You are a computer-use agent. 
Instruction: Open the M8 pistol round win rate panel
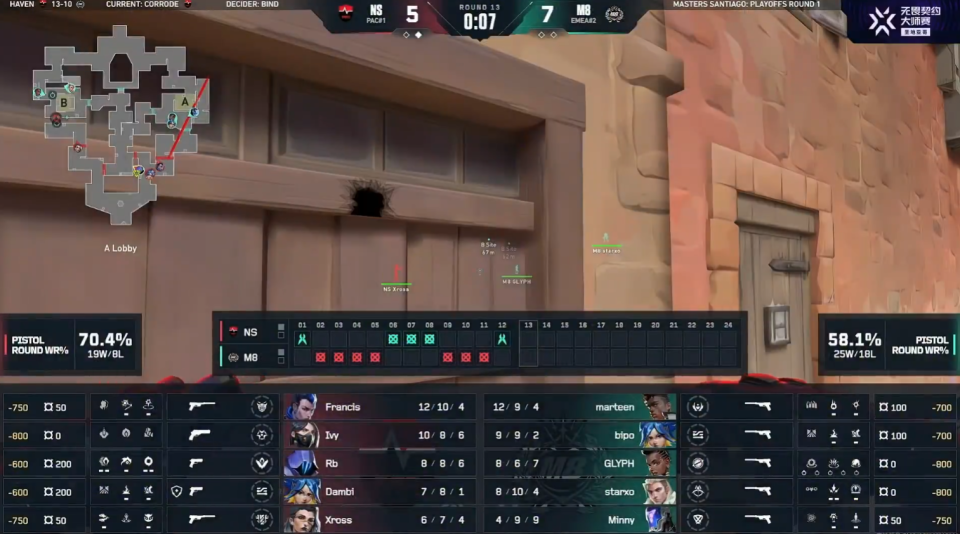(888, 344)
